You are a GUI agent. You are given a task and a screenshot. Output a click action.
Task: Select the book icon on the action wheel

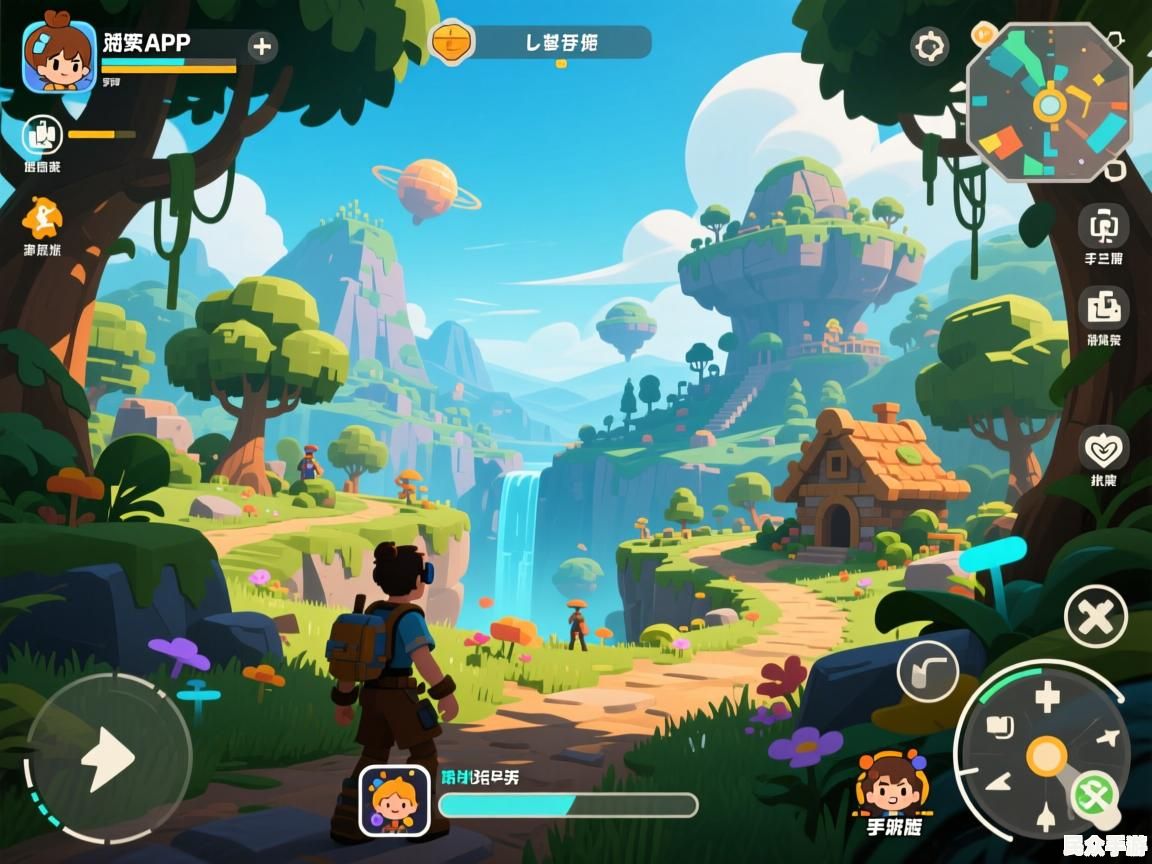tap(1000, 727)
